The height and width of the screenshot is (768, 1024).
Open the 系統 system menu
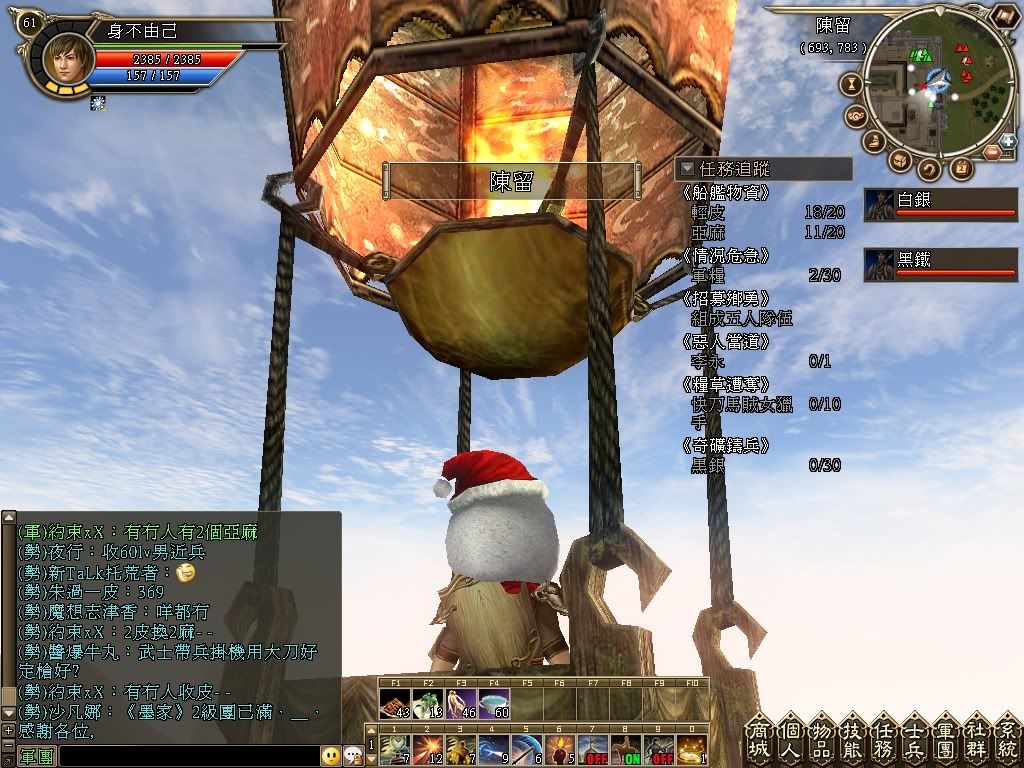[x=1006, y=739]
